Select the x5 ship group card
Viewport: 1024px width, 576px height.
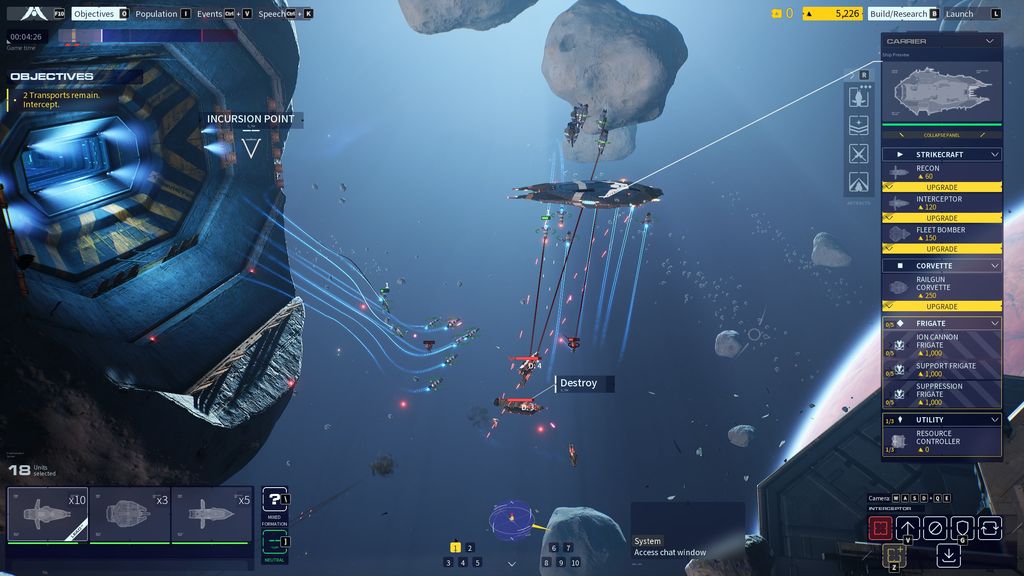pyautogui.click(x=211, y=514)
